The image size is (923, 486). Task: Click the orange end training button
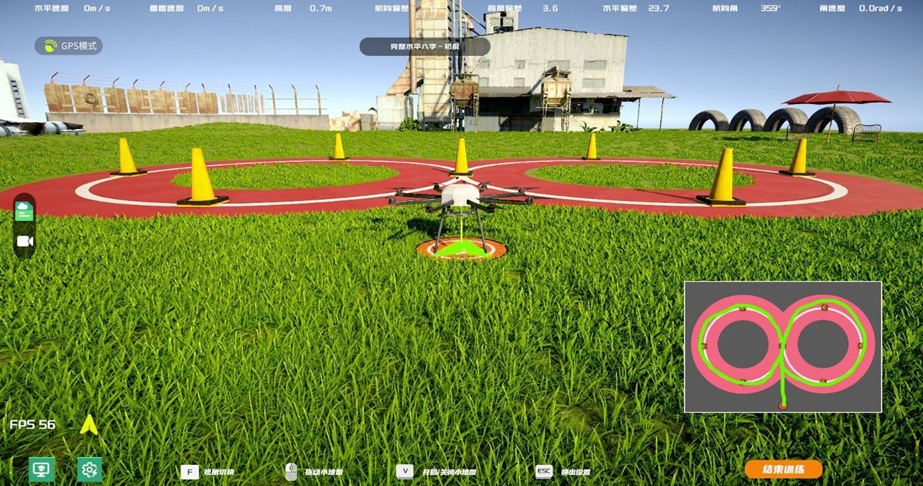pyautogui.click(x=783, y=469)
